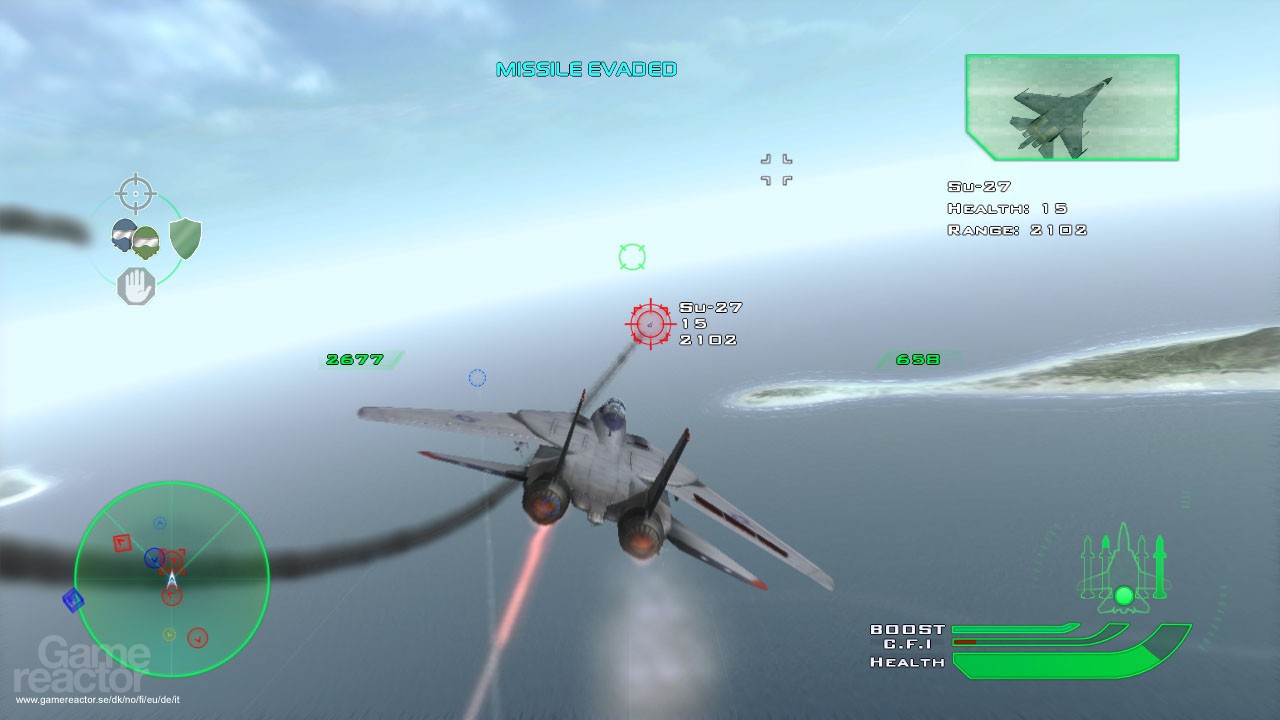
Task: Toggle the shield defensive stance on
Action: 185,237
